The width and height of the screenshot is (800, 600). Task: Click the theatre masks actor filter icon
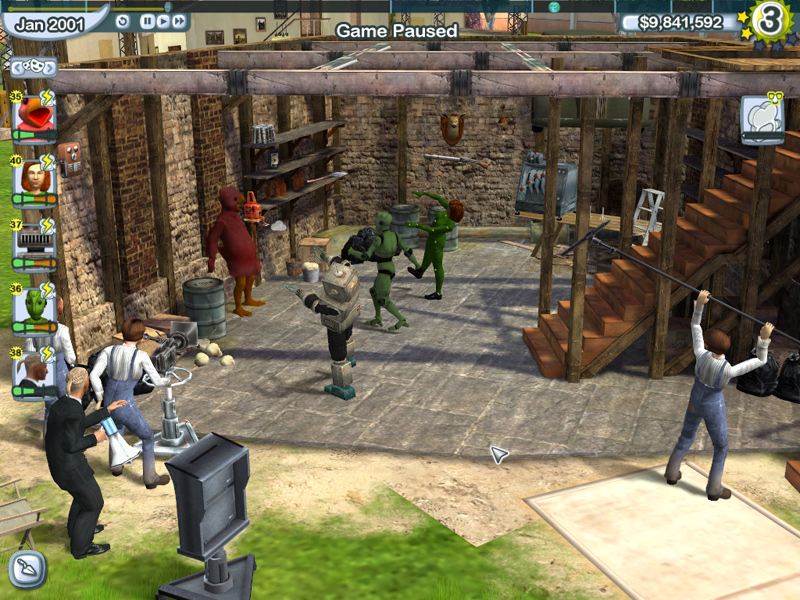coord(31,68)
